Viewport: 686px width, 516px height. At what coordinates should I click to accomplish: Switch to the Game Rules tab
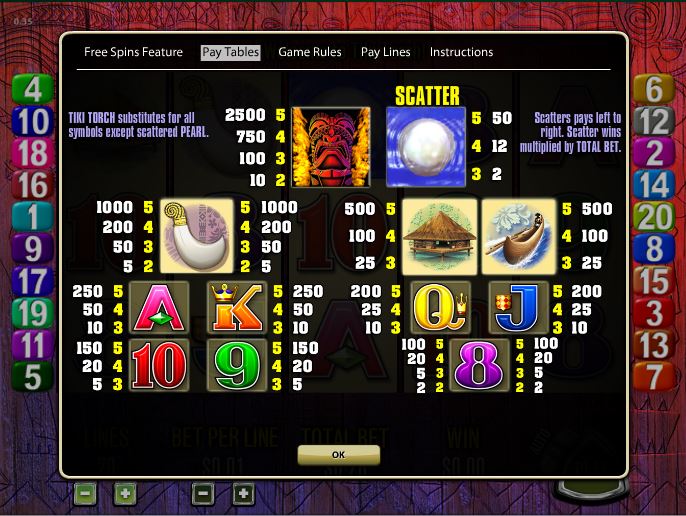pos(310,52)
